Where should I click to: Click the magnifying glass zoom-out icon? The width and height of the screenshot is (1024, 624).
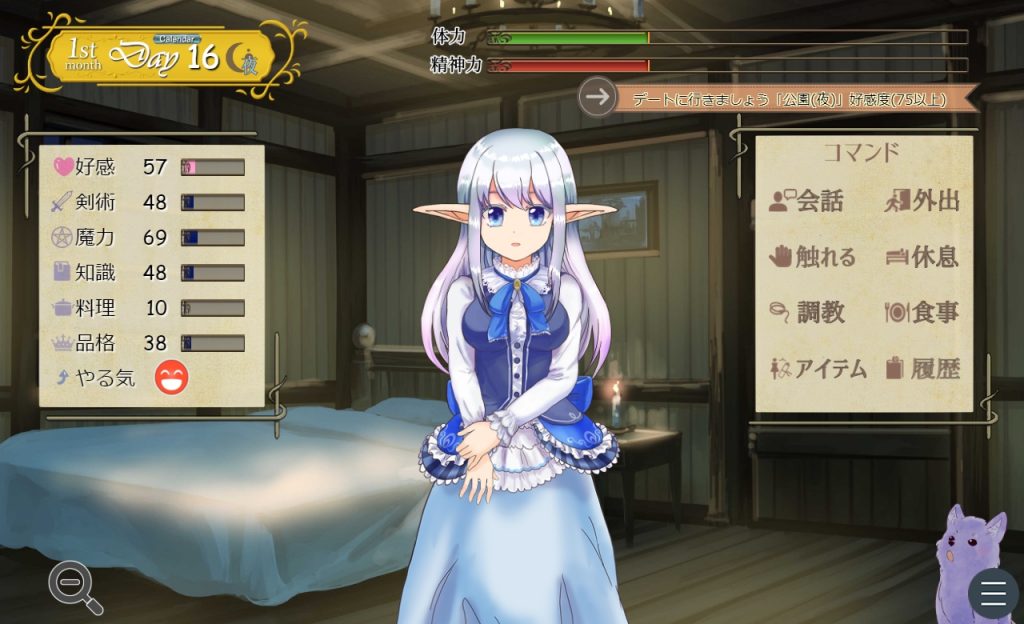click(x=75, y=587)
